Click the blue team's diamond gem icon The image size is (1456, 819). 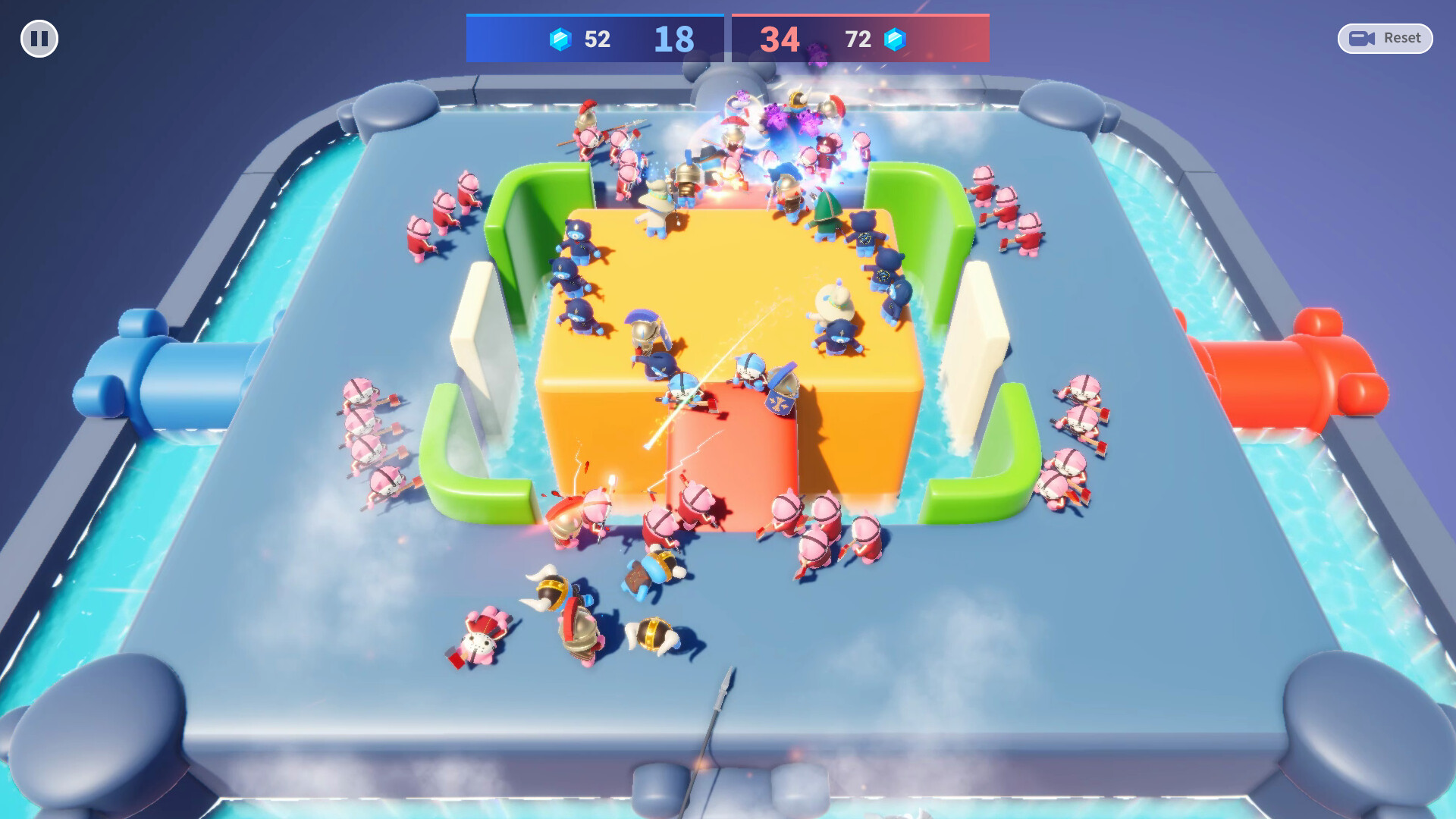coord(559,39)
